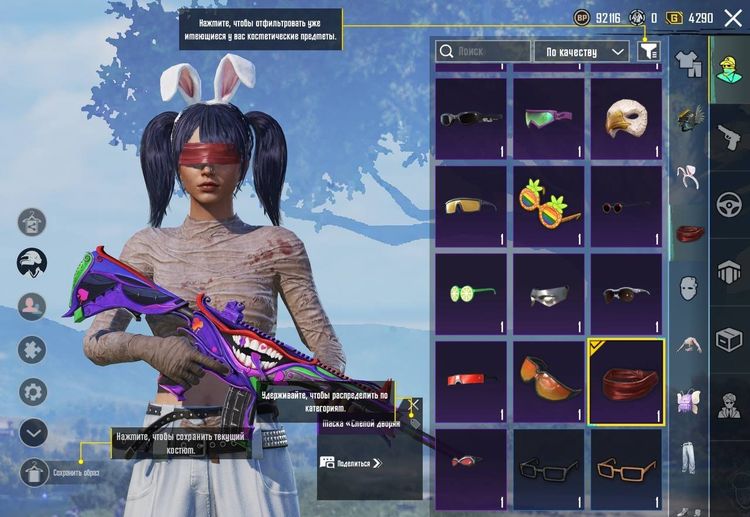Pick the large orange-lens sunglasses
The height and width of the screenshot is (517, 750).
coord(548,380)
